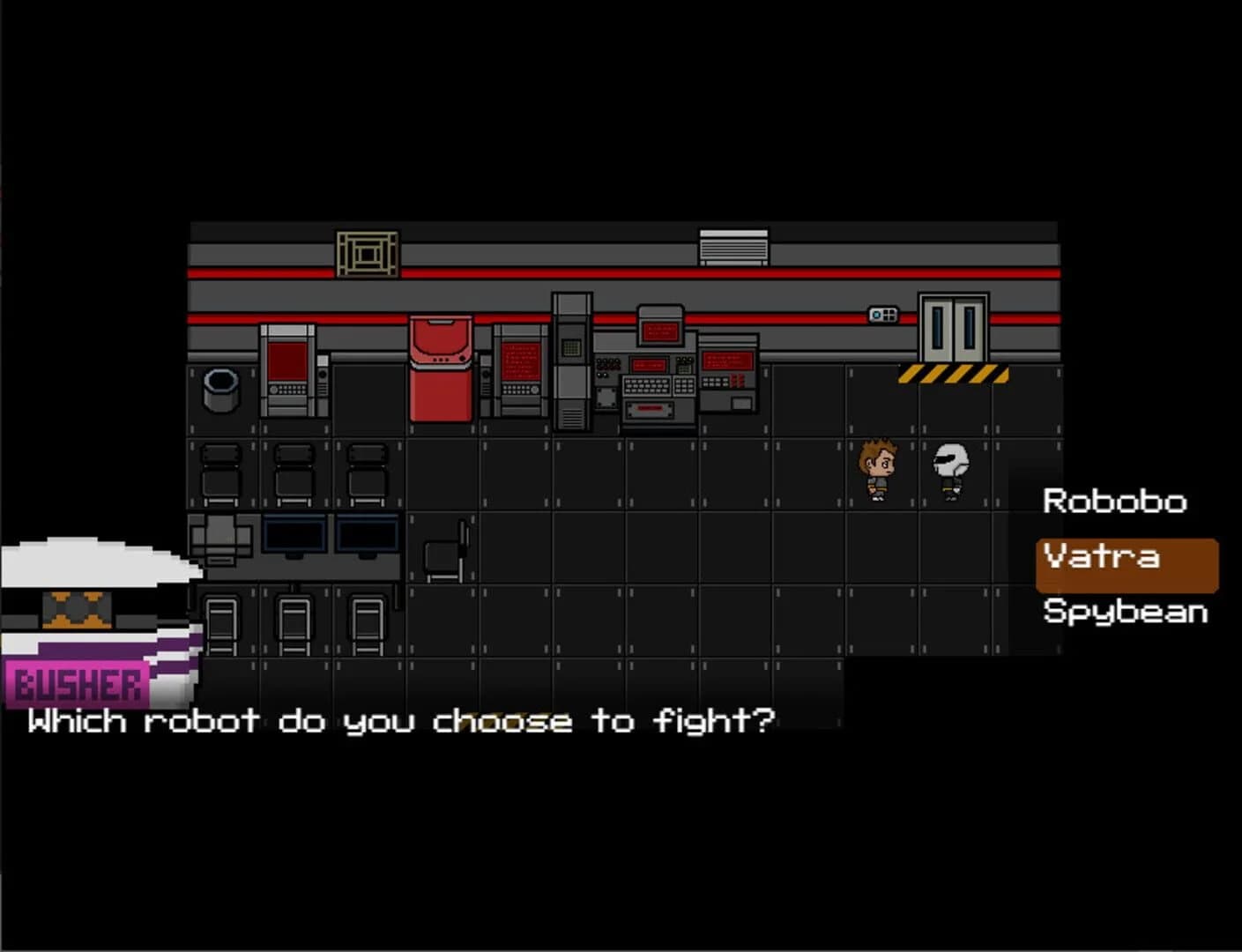1242x952 pixels.
Task: Select the Vatra menu option
Action: (1100, 557)
